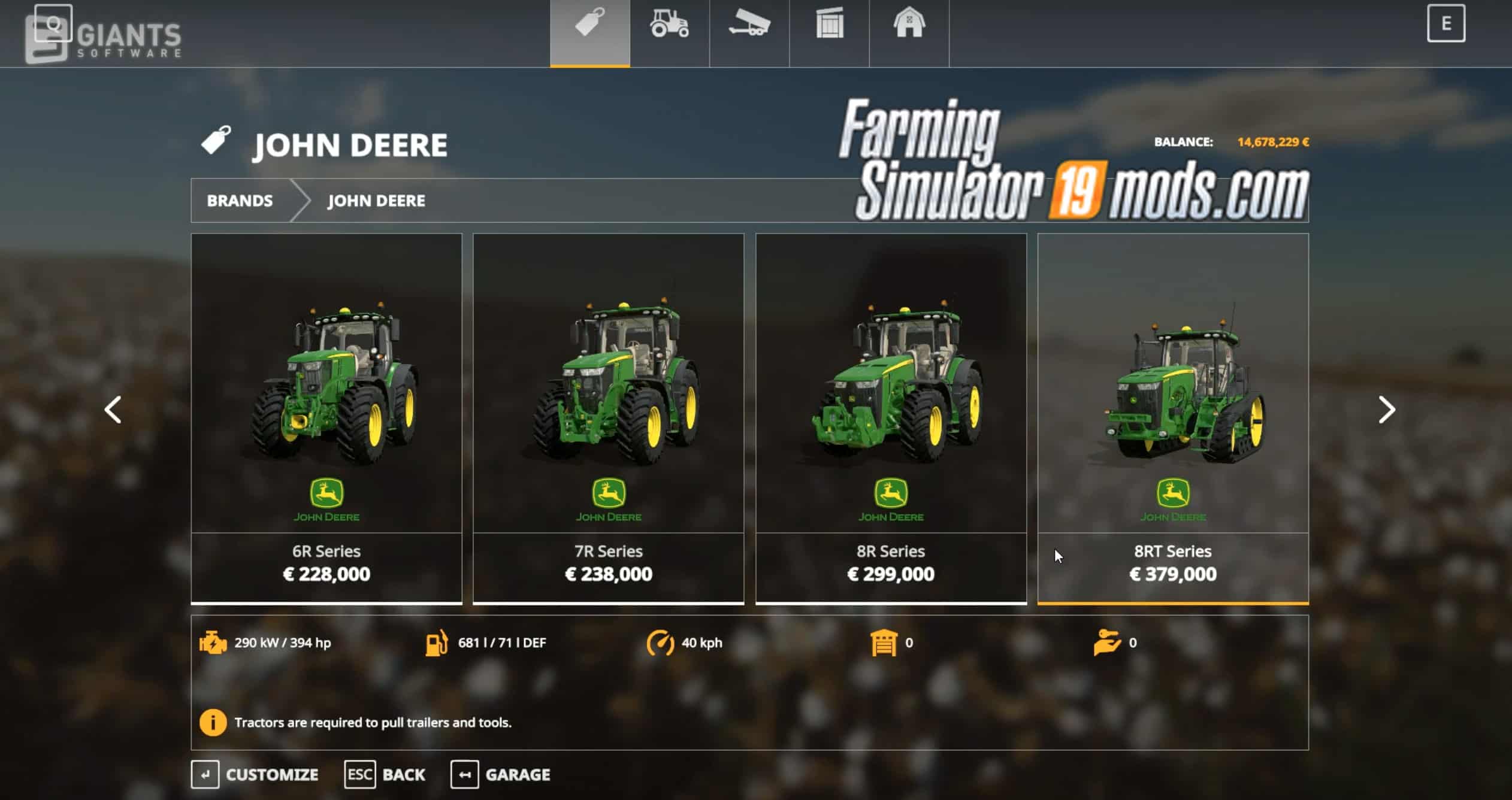The width and height of the screenshot is (1512, 800).
Task: Switch to the barn placeables tab
Action: tap(909, 26)
